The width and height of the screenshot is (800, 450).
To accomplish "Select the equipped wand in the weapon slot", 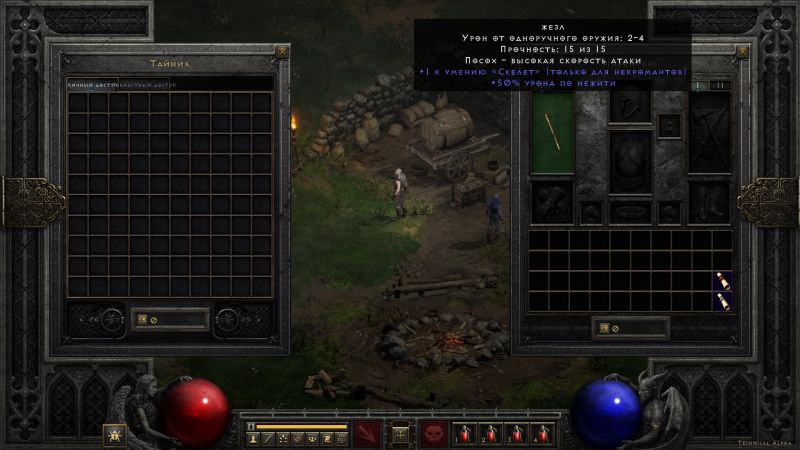I will pos(549,128).
